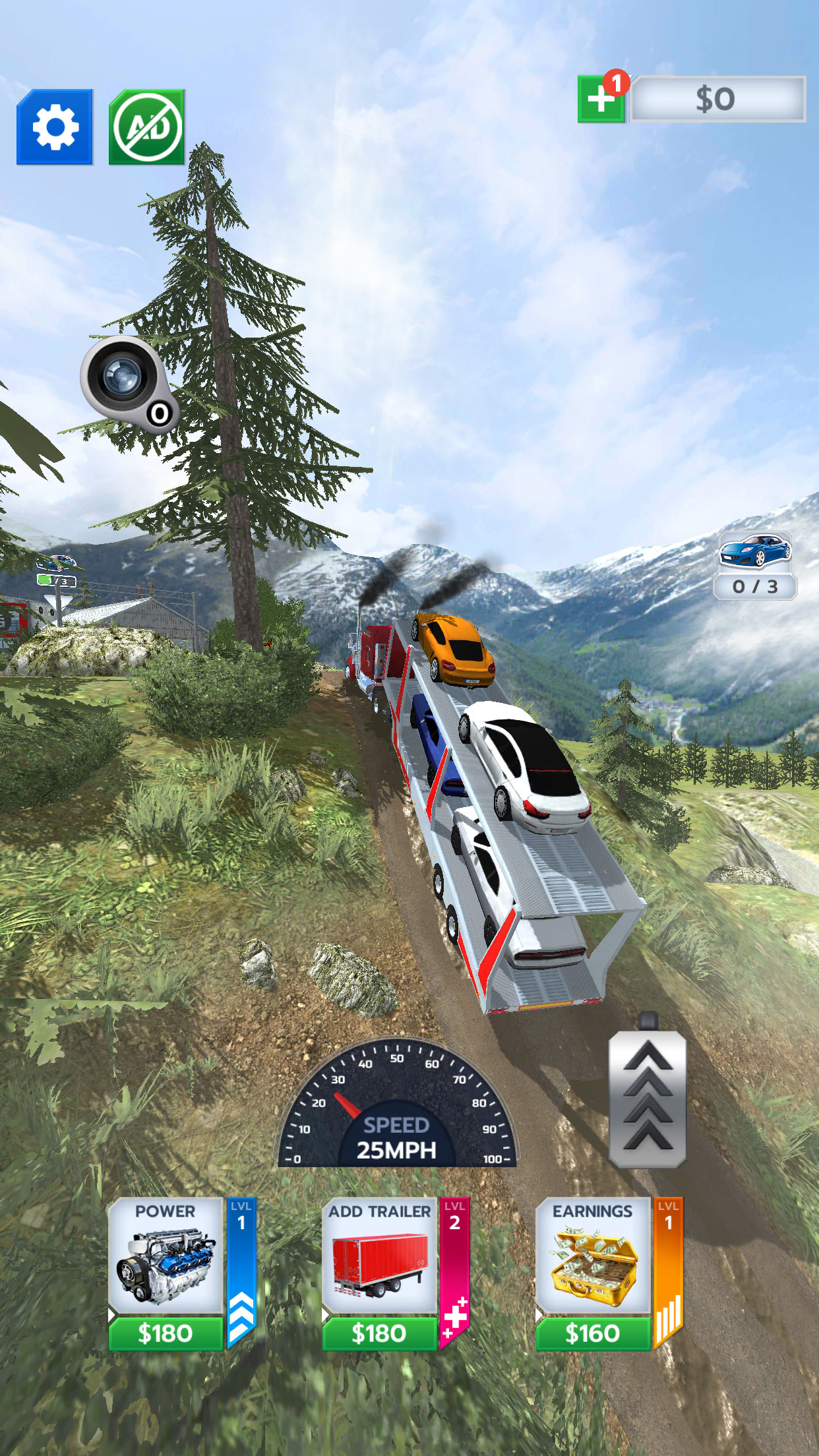Activate the speed boost chevron pedal
The image size is (819, 1456).
click(x=648, y=1099)
